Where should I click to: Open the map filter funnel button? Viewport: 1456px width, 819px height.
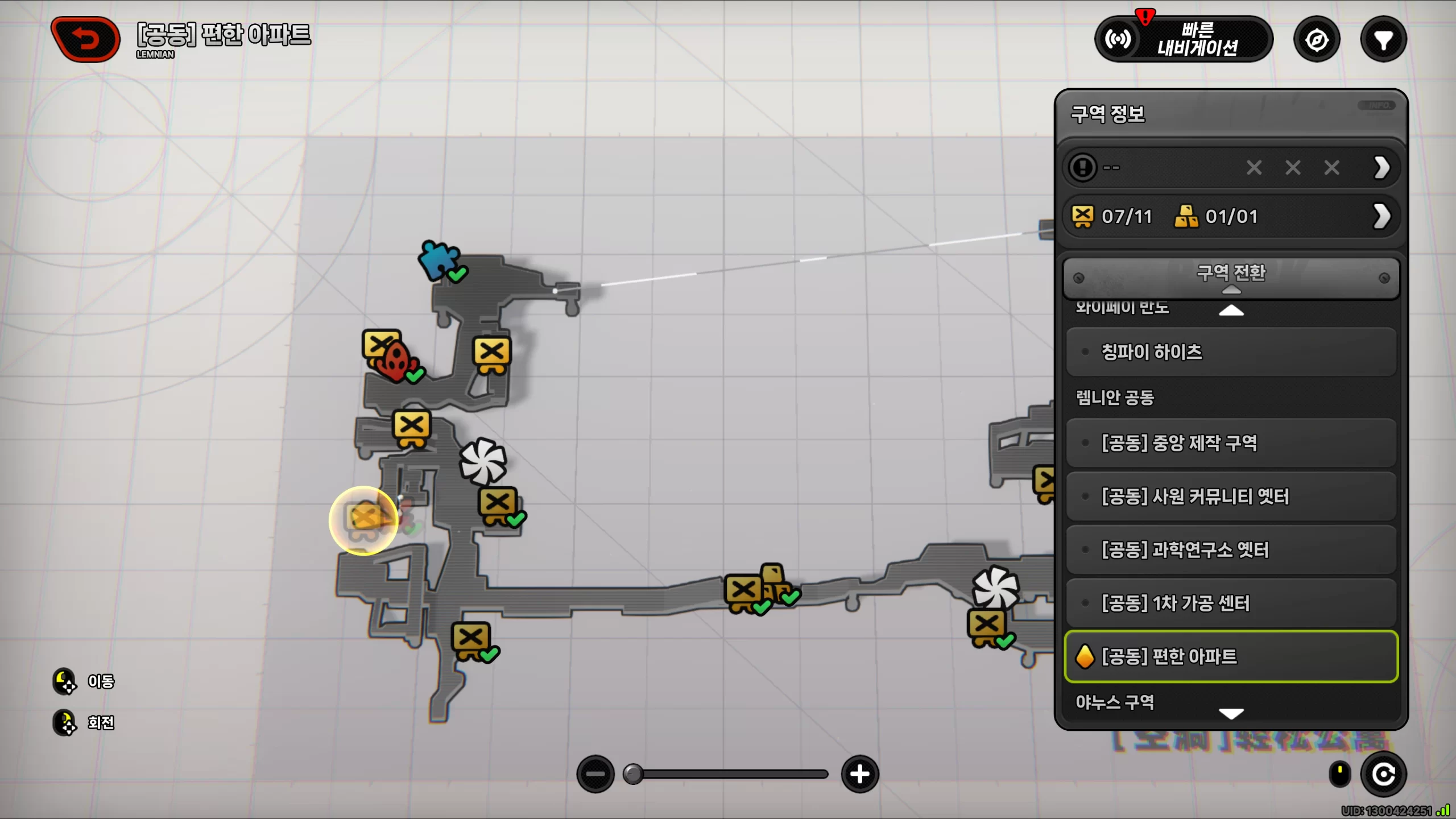(x=1383, y=40)
